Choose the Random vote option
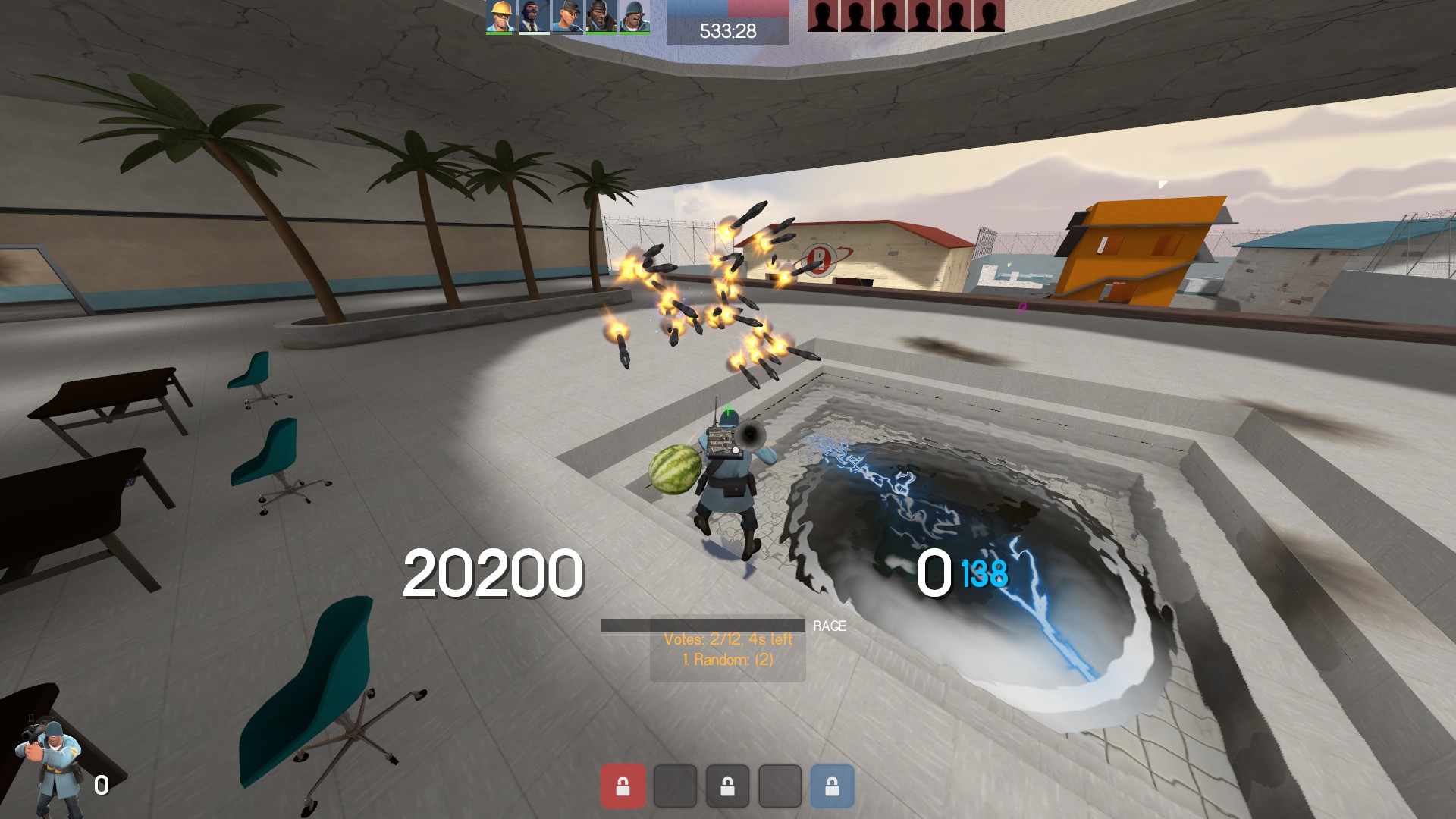1456x819 pixels. coord(728,660)
